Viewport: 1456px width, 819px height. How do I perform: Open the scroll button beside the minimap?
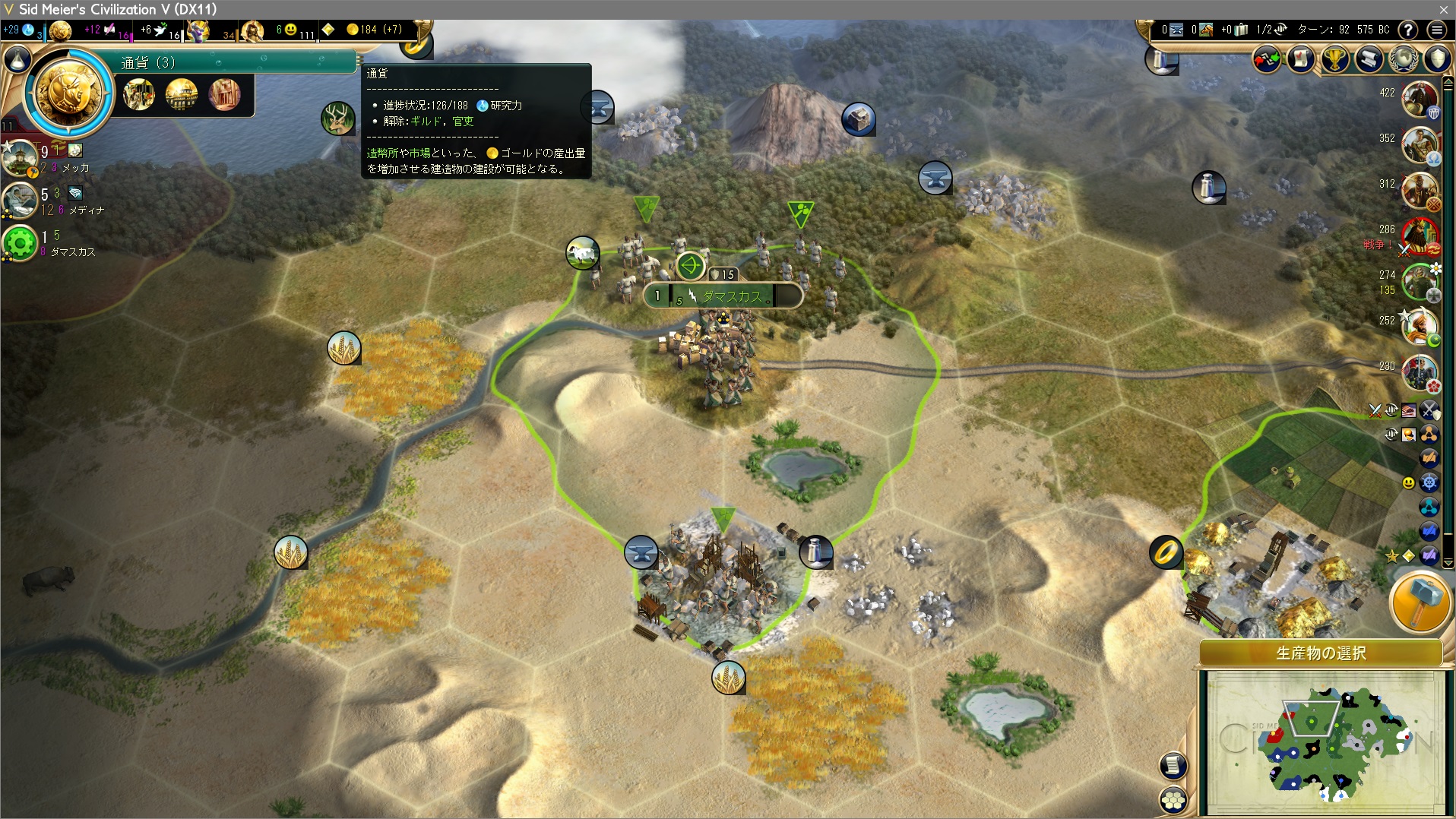[1173, 766]
